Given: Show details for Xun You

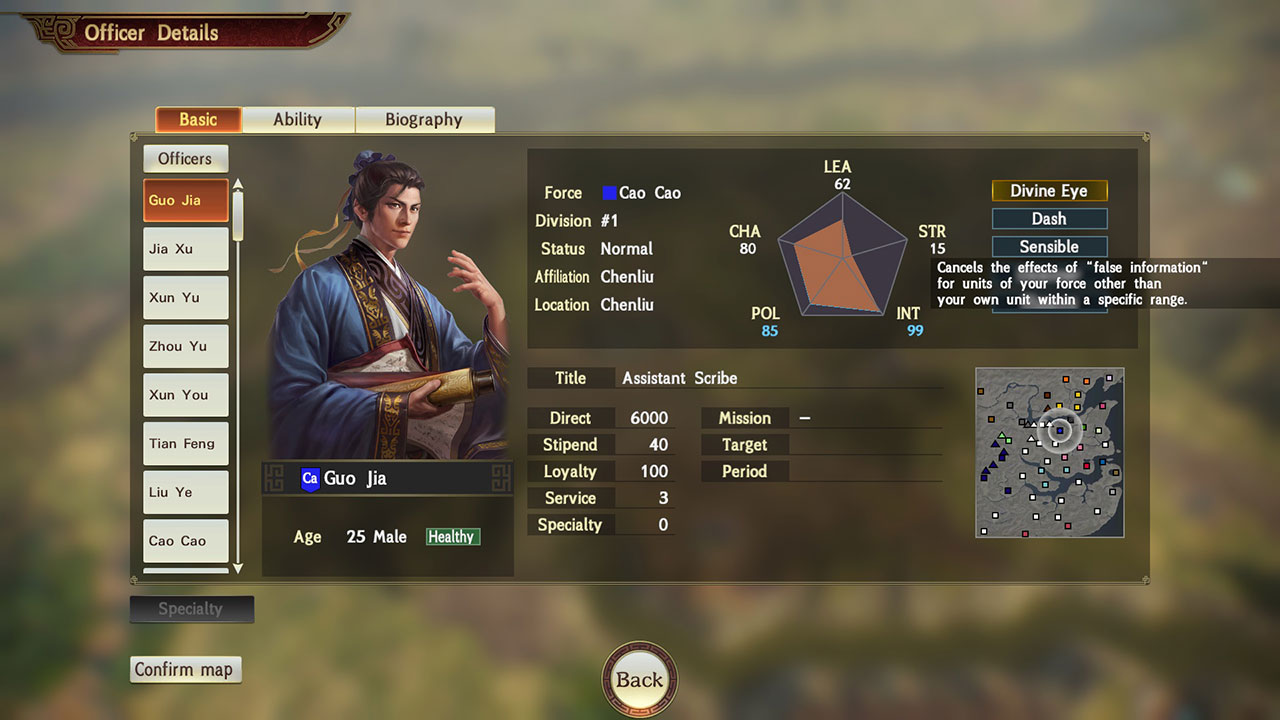Looking at the screenshot, I should point(186,395).
